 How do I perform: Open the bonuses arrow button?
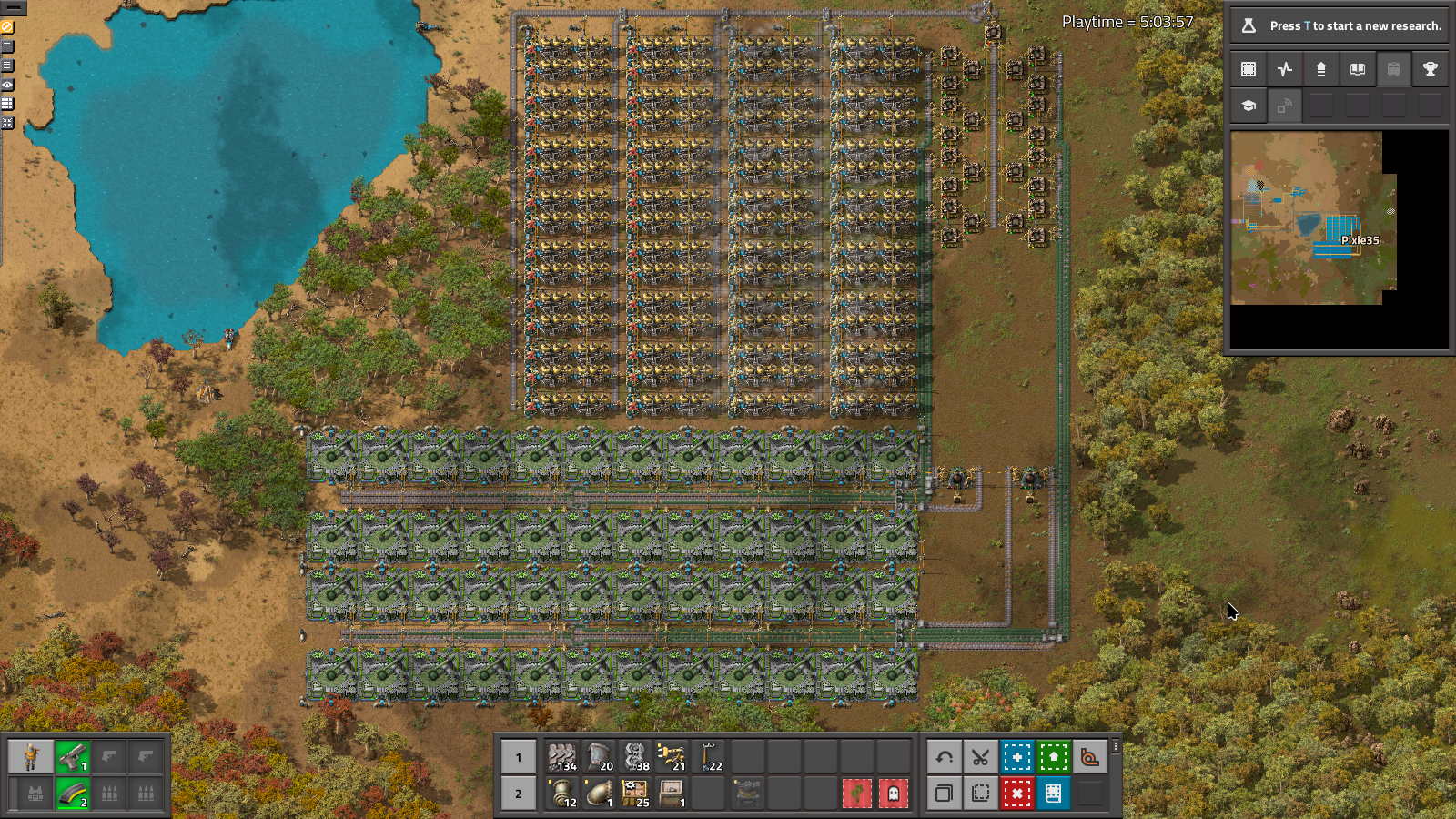pyautogui.click(x=1321, y=69)
